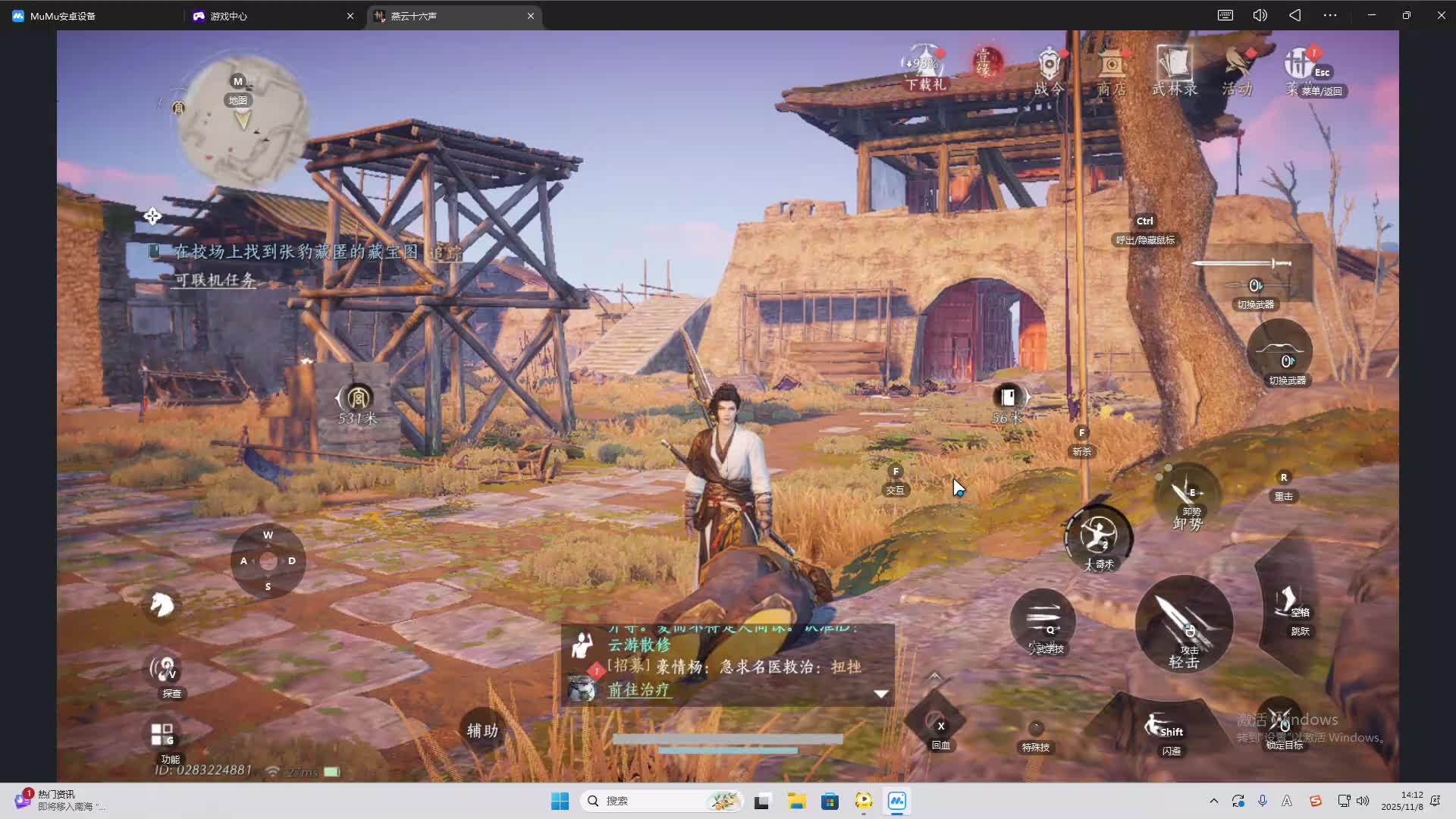Summon the horse mount icon
Image resolution: width=1456 pixels, height=819 pixels.
tap(161, 605)
